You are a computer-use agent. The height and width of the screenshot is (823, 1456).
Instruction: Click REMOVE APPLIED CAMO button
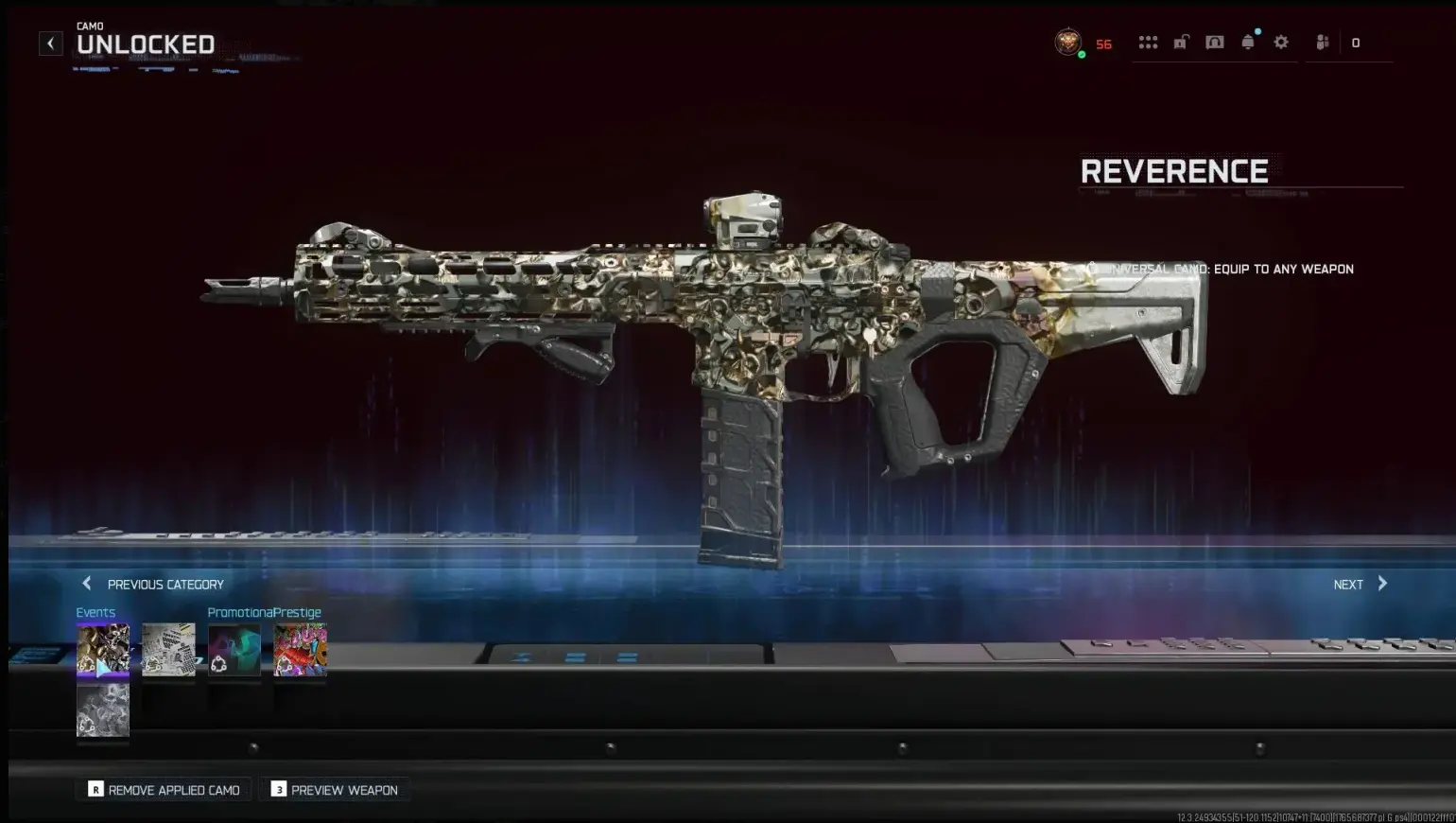pos(162,789)
